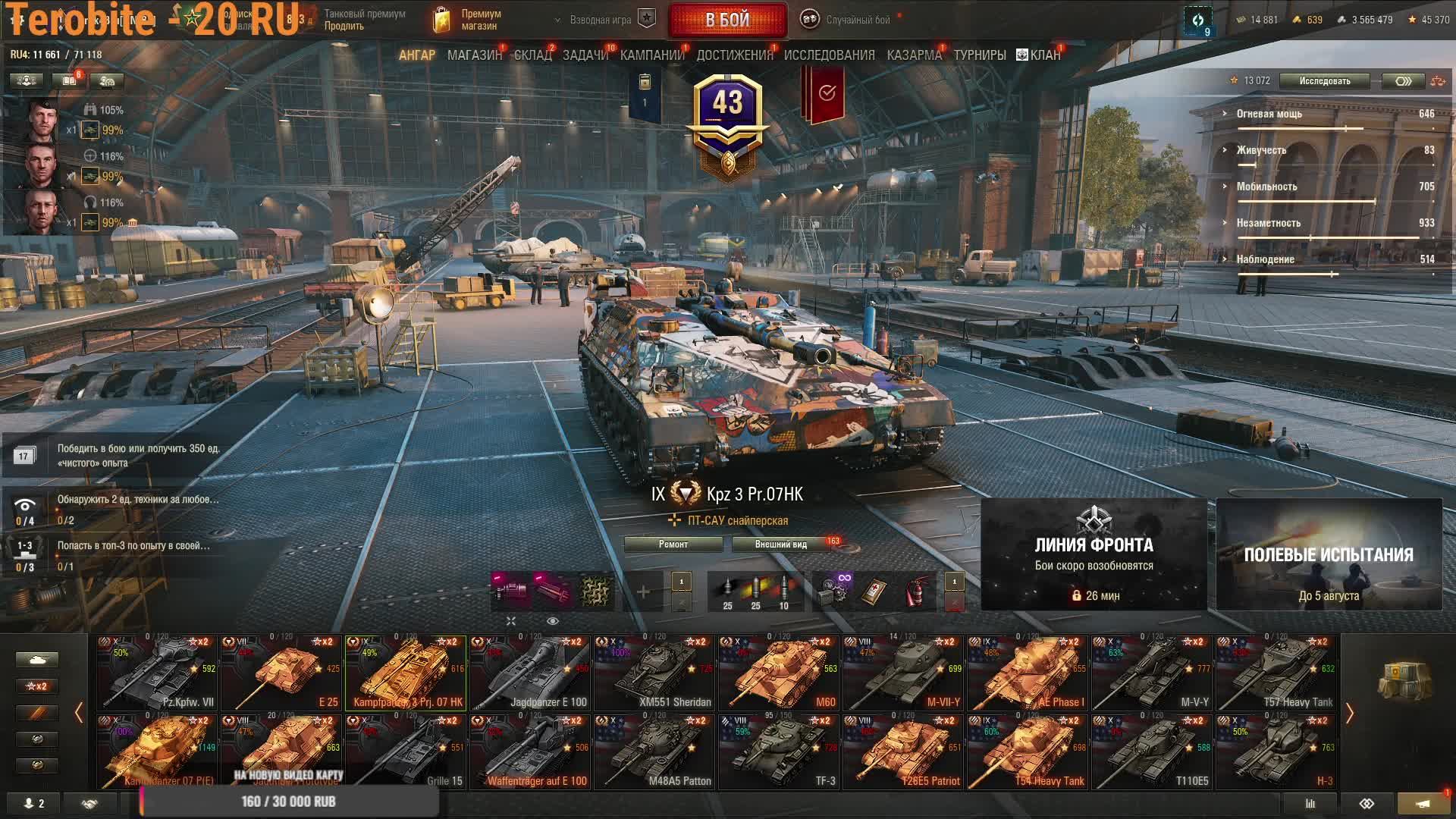This screenshot has width=1456, height=819.
Task: Click the Ремонт button
Action: pos(673,544)
